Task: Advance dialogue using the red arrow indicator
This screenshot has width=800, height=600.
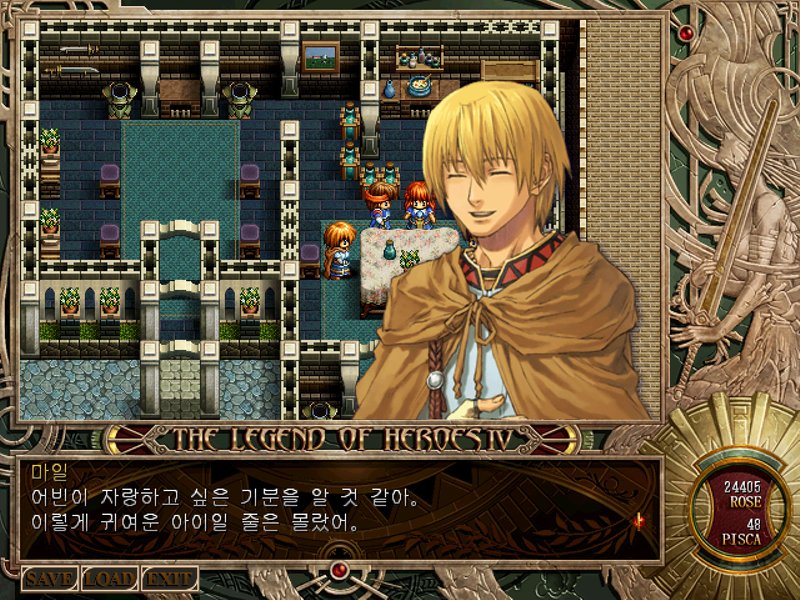Action: click(x=637, y=520)
